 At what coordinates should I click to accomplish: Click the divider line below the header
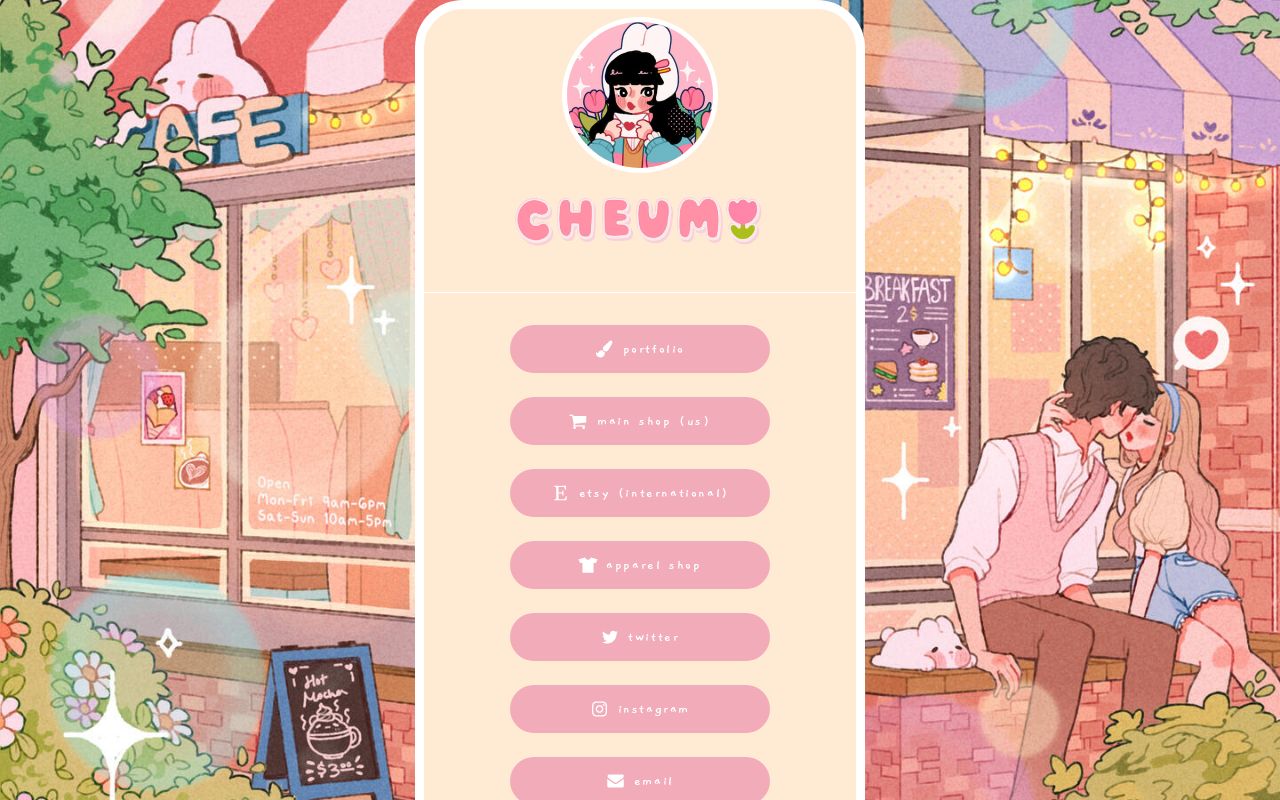point(640,291)
